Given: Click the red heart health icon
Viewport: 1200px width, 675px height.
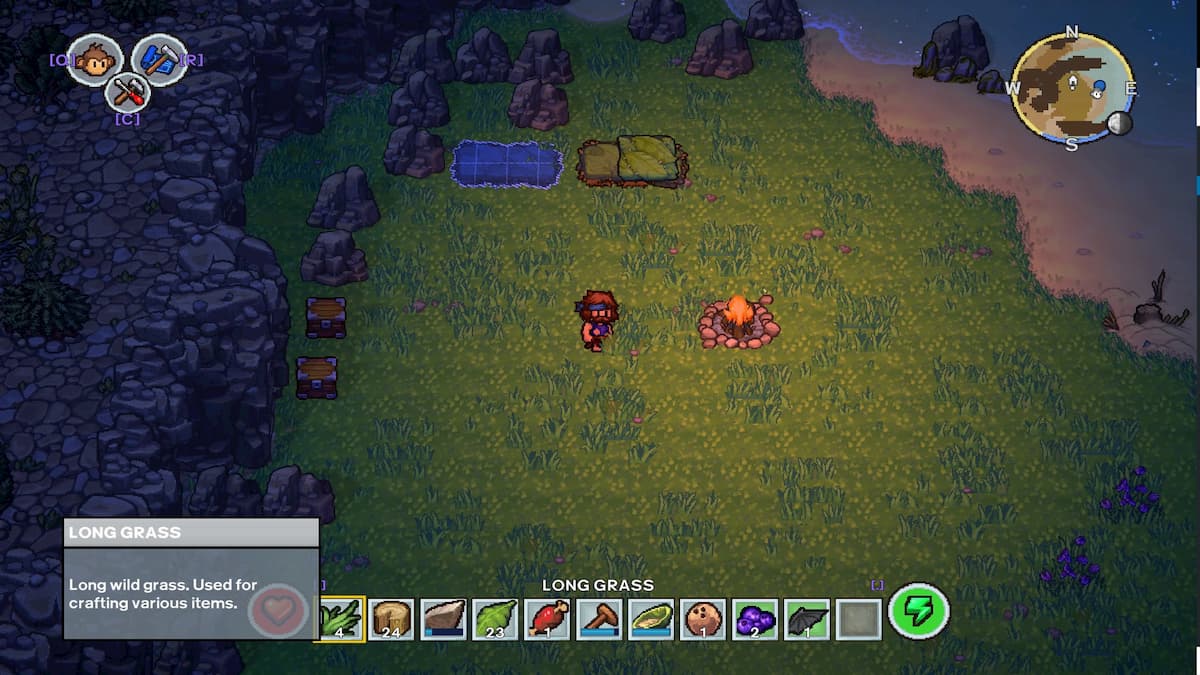Looking at the screenshot, I should pyautogui.click(x=277, y=611).
